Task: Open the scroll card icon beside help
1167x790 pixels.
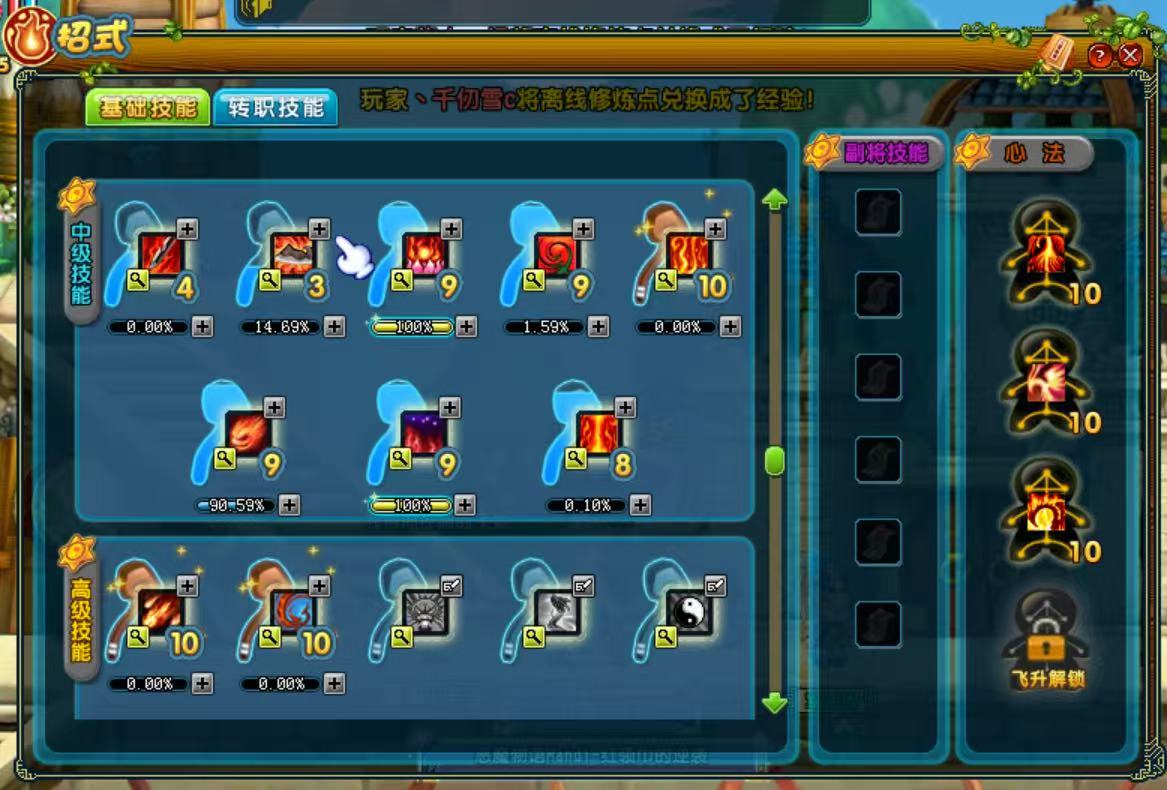Action: click(1055, 52)
